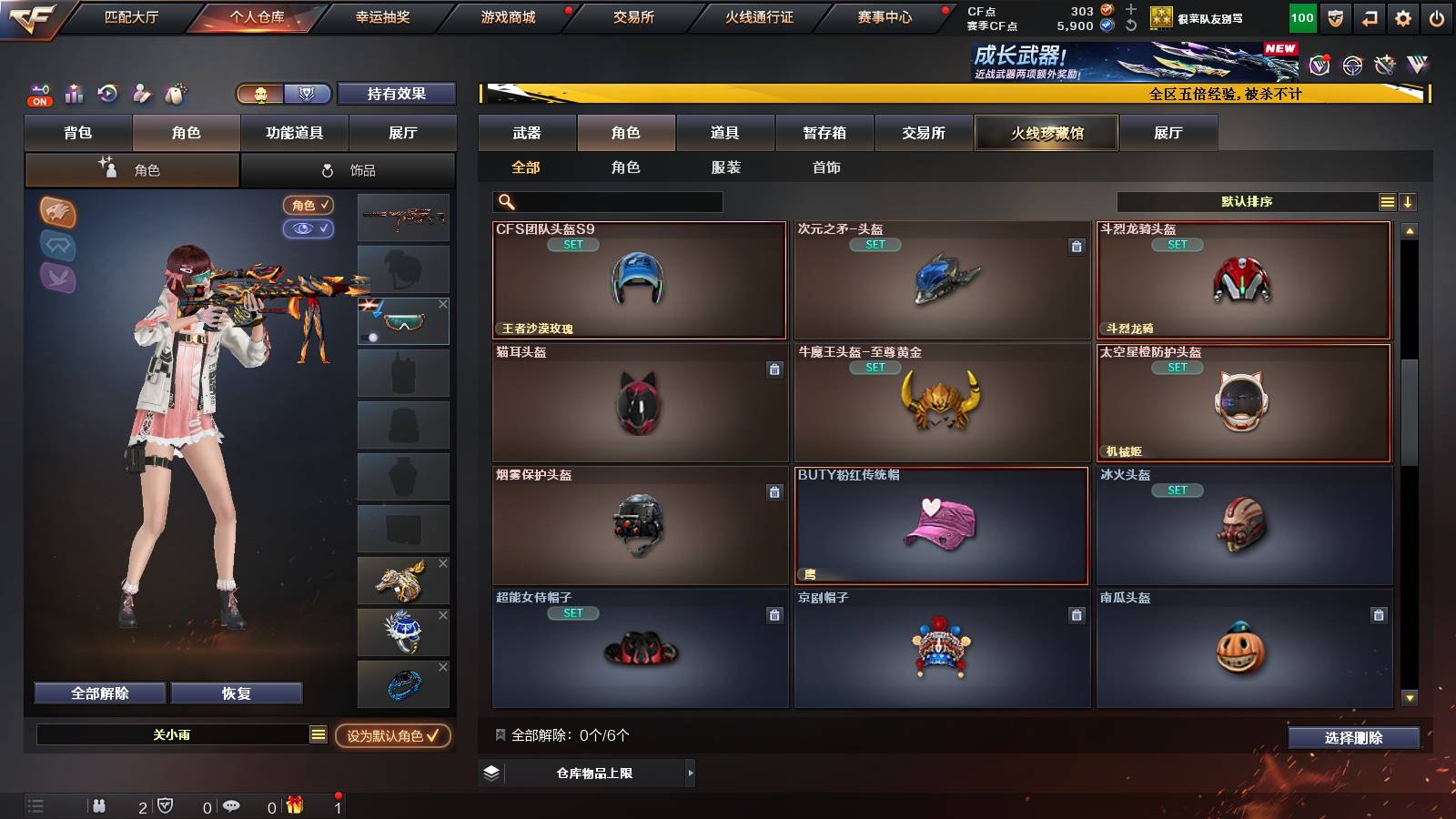1456x819 pixels.
Task: Click the trash icon on 猫耳头盔 item
Action: (x=774, y=369)
